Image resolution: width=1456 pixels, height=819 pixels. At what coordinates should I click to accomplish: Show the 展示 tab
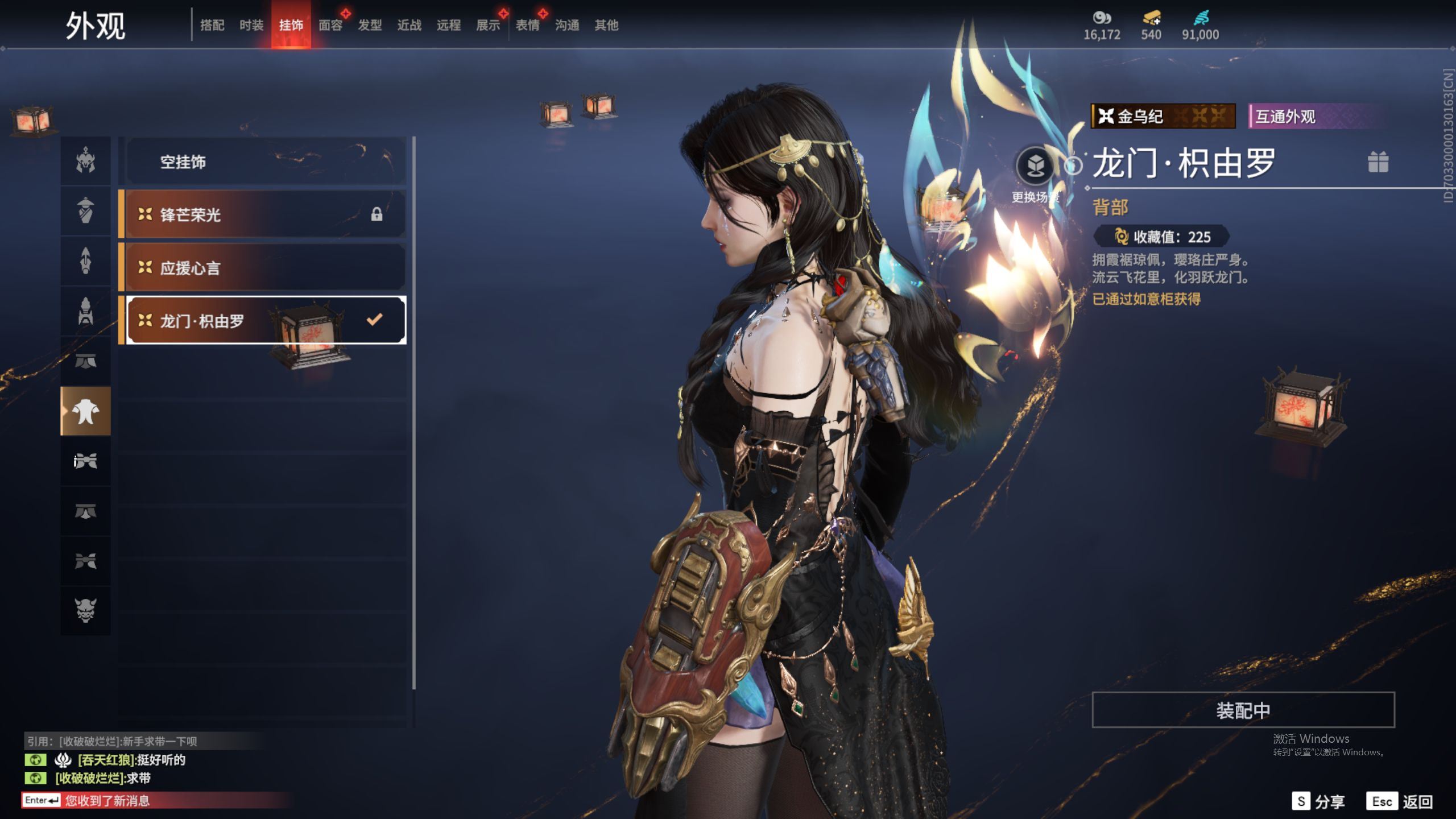pyautogui.click(x=488, y=25)
